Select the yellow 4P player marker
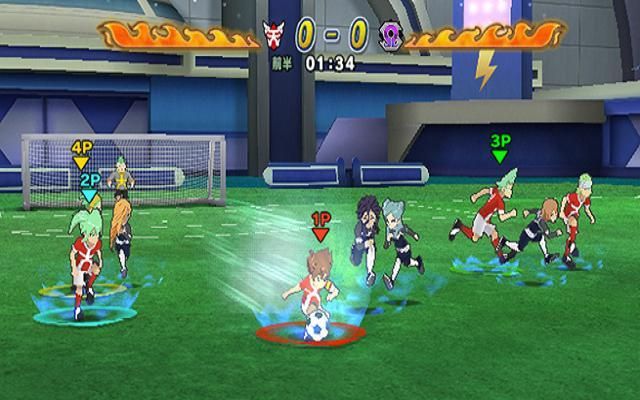This screenshot has height=400, width=640. 81,153
